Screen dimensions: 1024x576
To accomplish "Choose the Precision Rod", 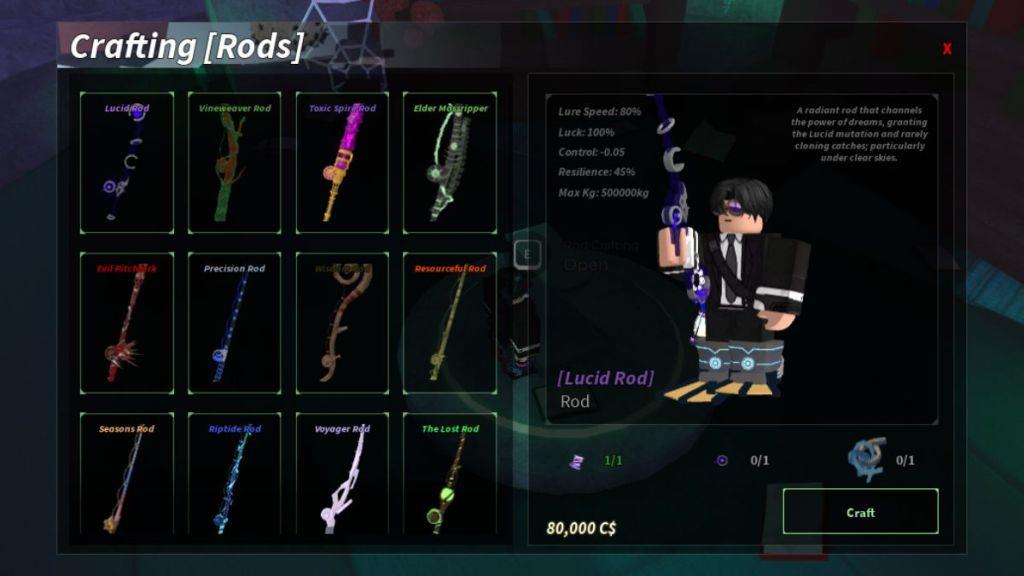I will tap(234, 323).
